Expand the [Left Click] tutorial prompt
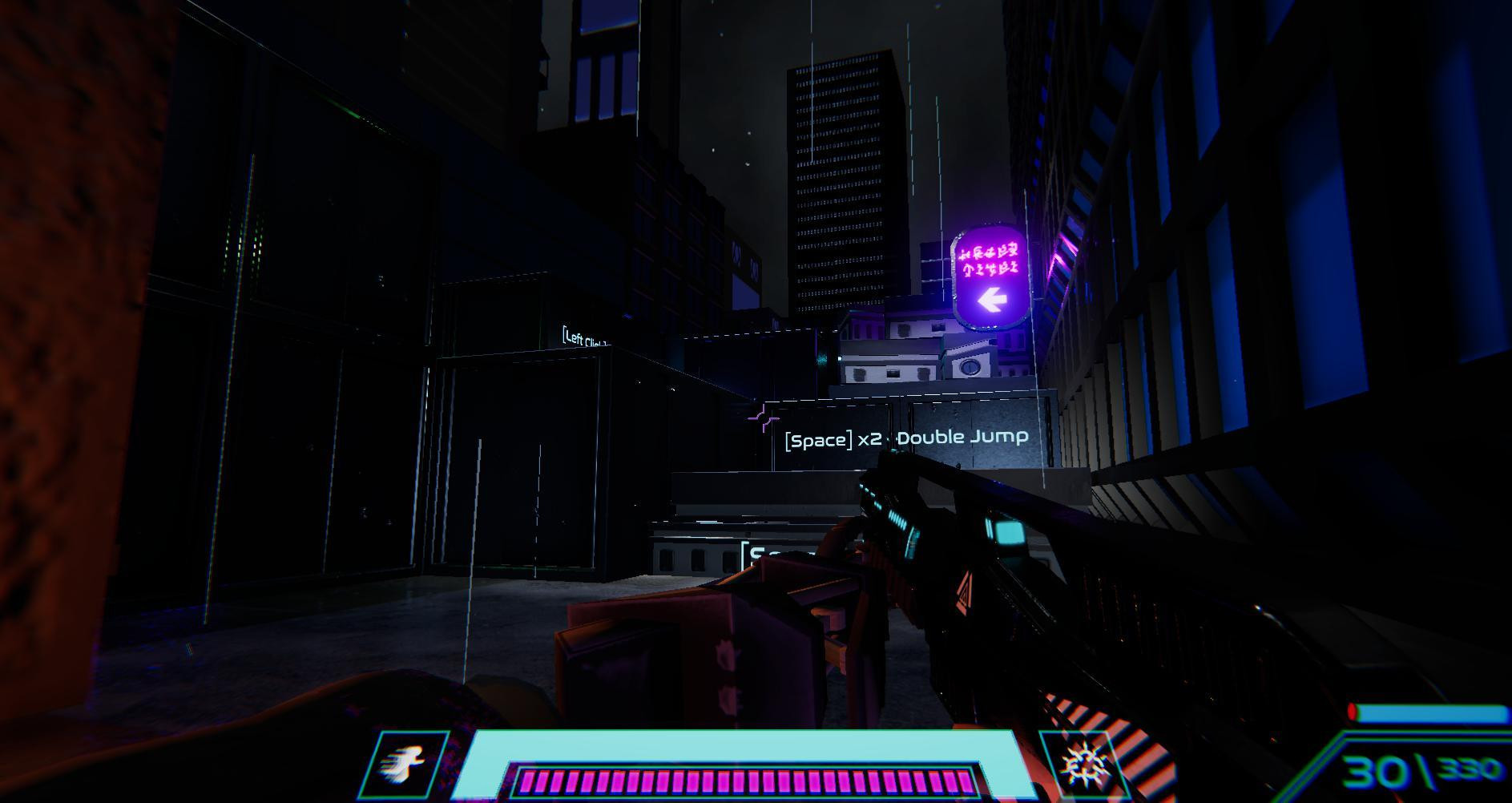This screenshot has height=803, width=1512. tap(583, 337)
